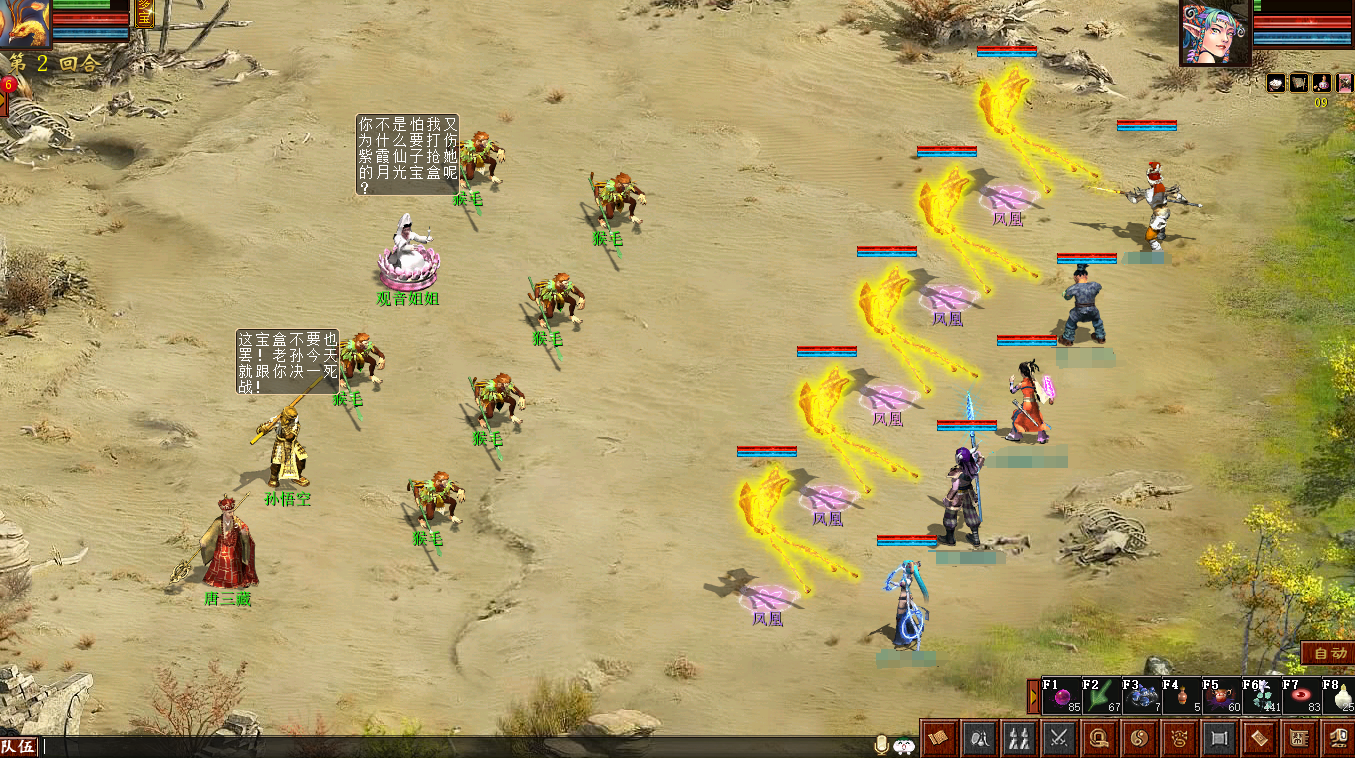This screenshot has width=1355, height=758.
Task: Open the yin-yang symbol toolbar button
Action: pyautogui.click(x=1139, y=739)
